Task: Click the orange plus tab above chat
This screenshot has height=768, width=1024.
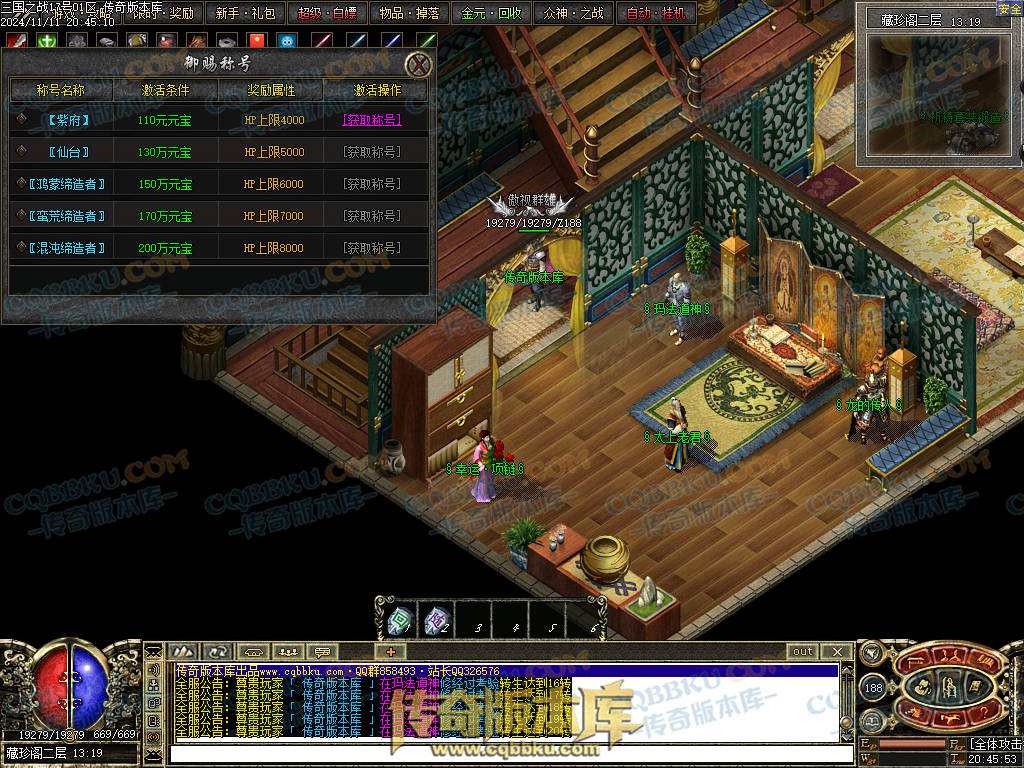Action: click(391, 652)
